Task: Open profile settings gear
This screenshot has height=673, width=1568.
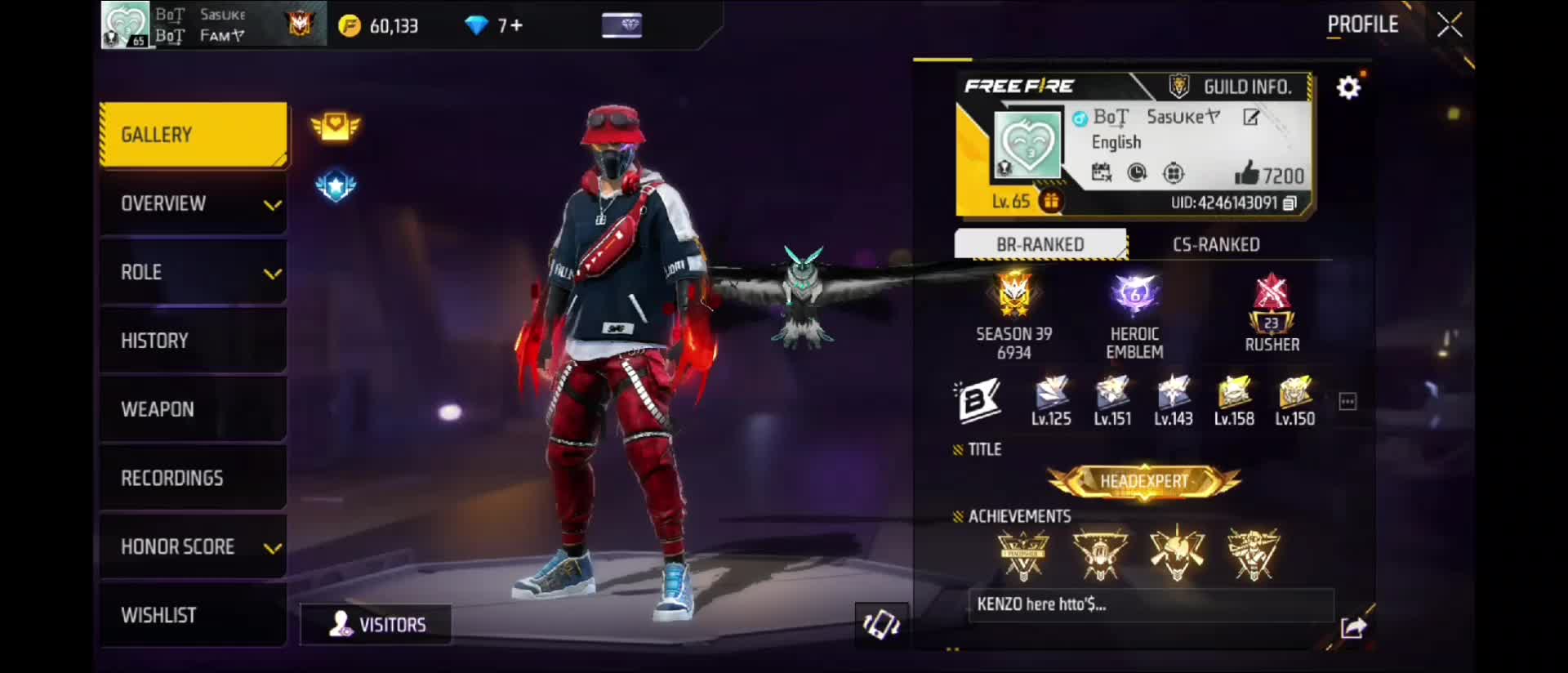Action: point(1348,87)
